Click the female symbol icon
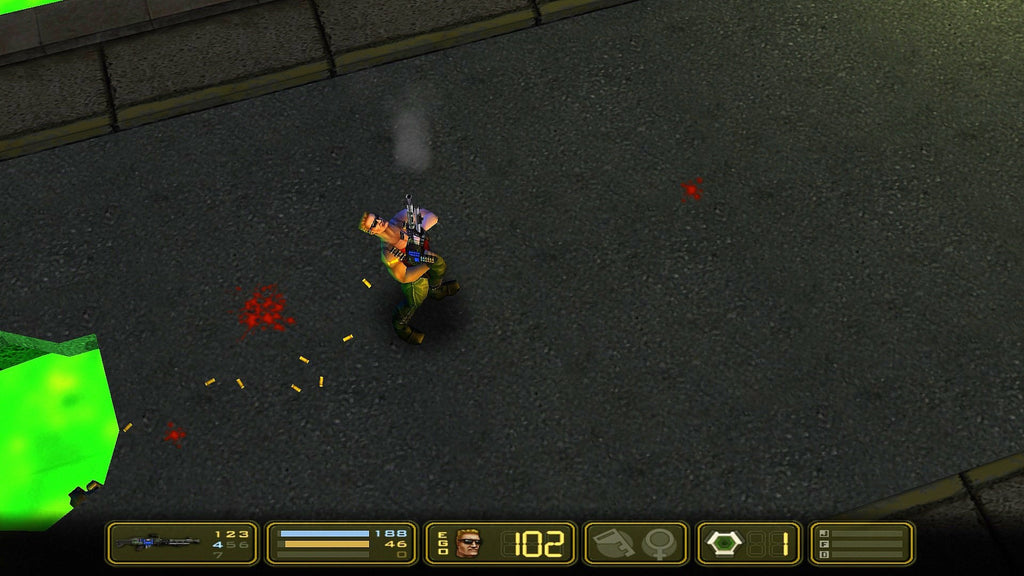The width and height of the screenshot is (1024, 576). point(661,543)
